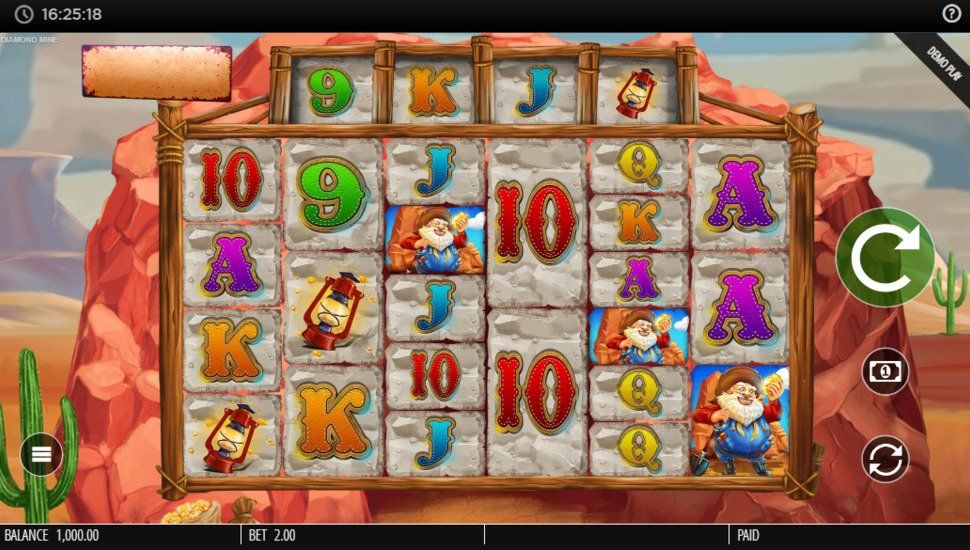Open the hamburger game menu
Screen dimensions: 970x550
point(41,454)
